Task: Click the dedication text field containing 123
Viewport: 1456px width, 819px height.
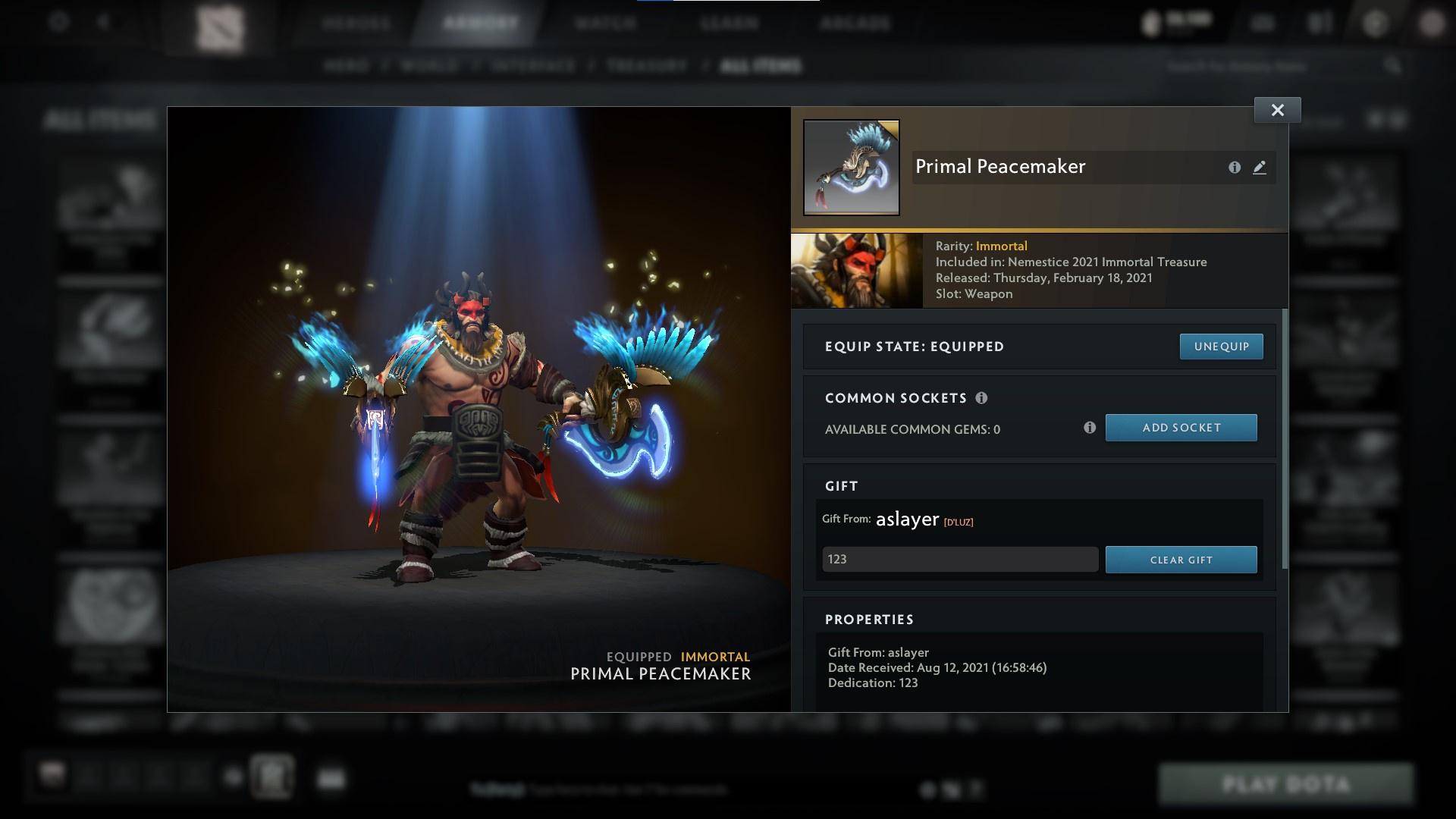Action: click(x=959, y=559)
